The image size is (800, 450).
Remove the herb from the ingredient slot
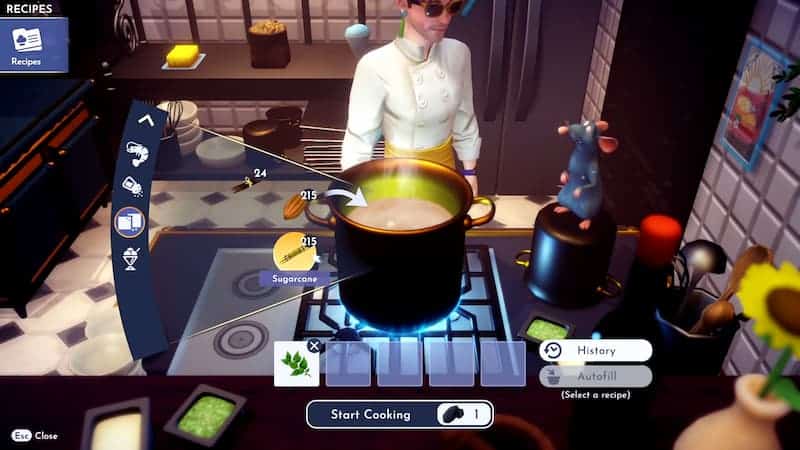pos(314,345)
